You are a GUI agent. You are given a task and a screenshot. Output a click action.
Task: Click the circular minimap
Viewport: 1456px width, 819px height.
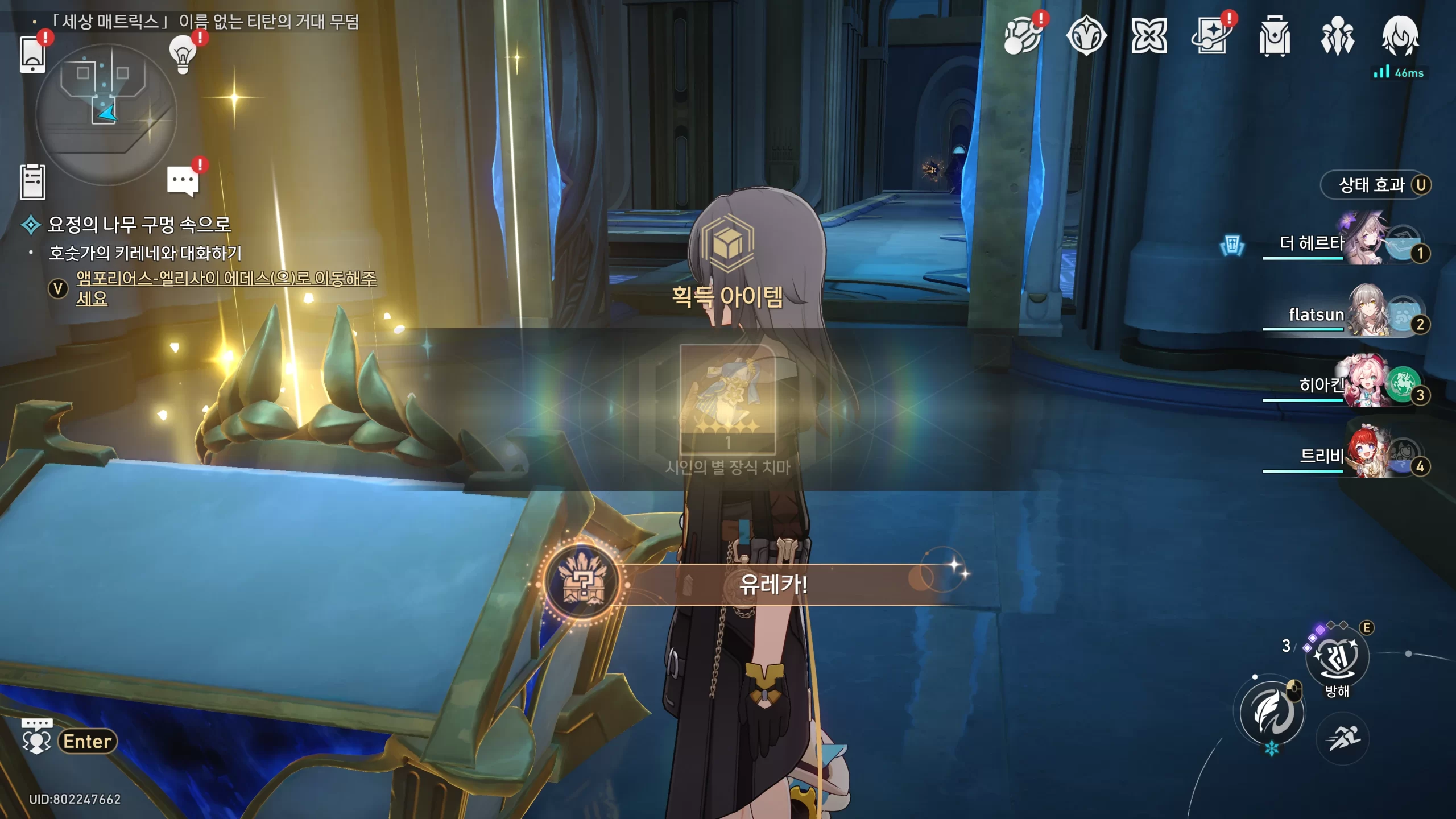point(106,114)
